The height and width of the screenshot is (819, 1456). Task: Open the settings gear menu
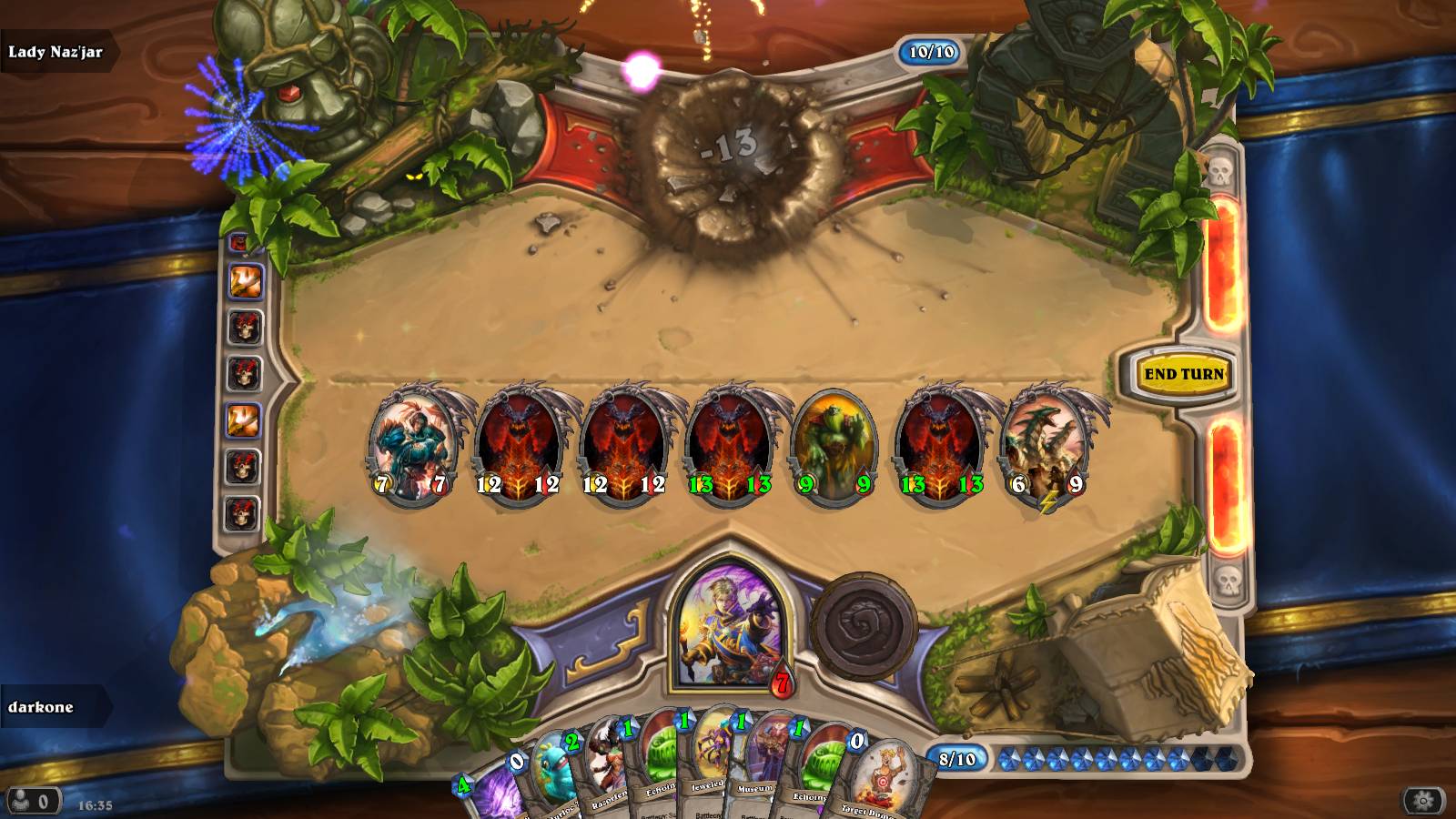click(1423, 801)
